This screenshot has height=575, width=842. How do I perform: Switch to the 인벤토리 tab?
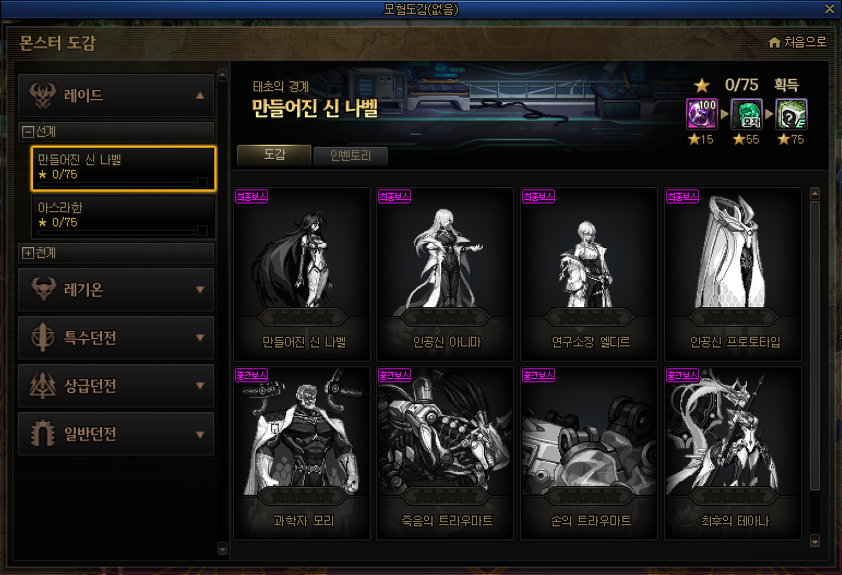(x=350, y=156)
